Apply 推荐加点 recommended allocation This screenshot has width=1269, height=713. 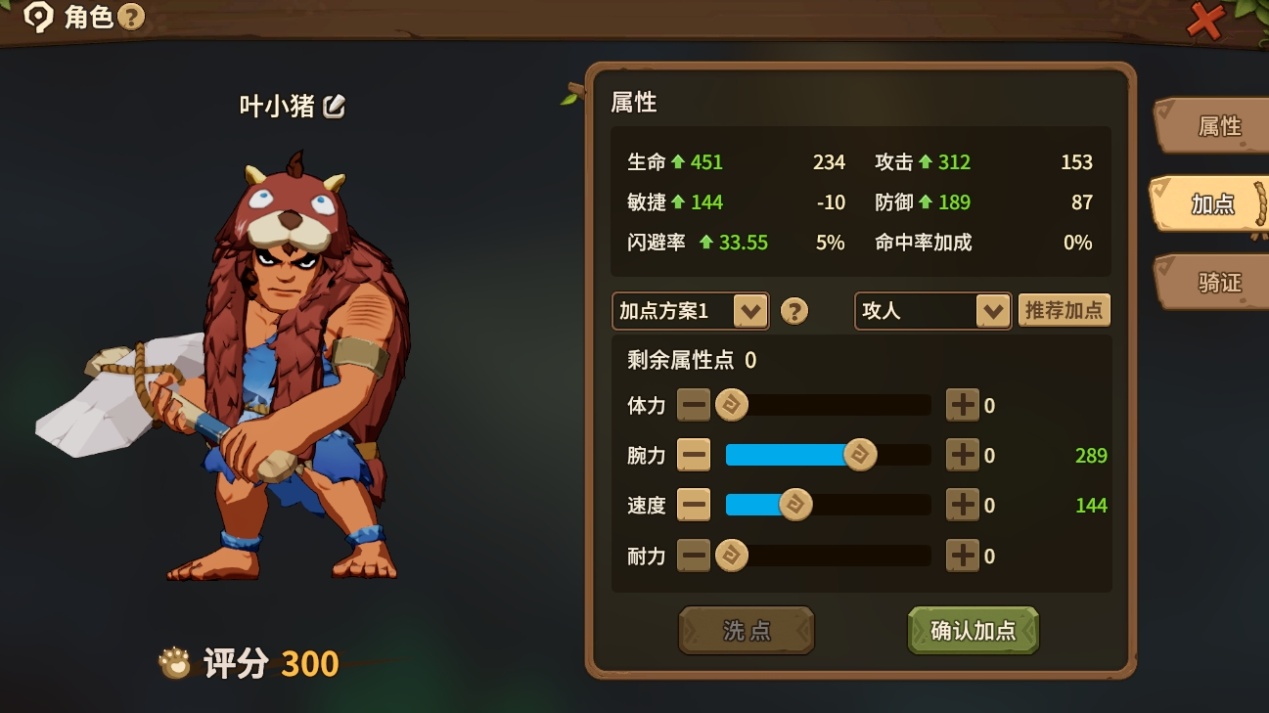pyautogui.click(x=1064, y=310)
